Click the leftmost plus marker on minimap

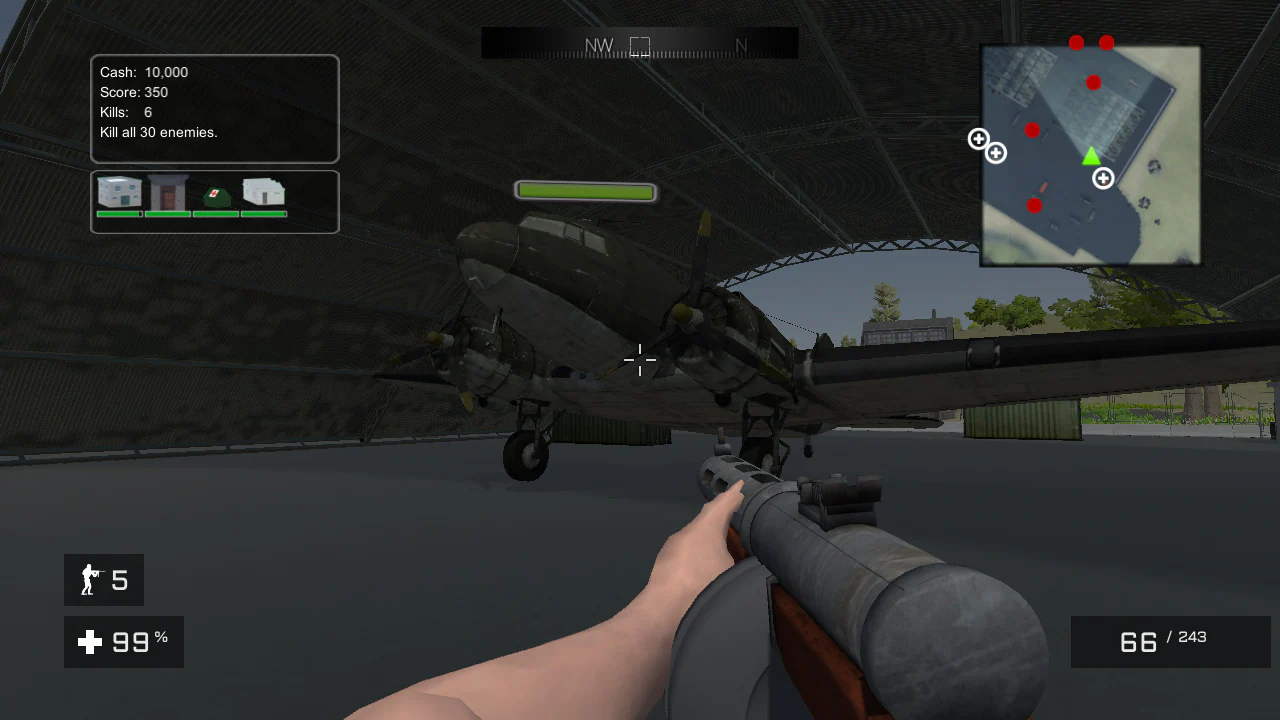click(x=978, y=139)
